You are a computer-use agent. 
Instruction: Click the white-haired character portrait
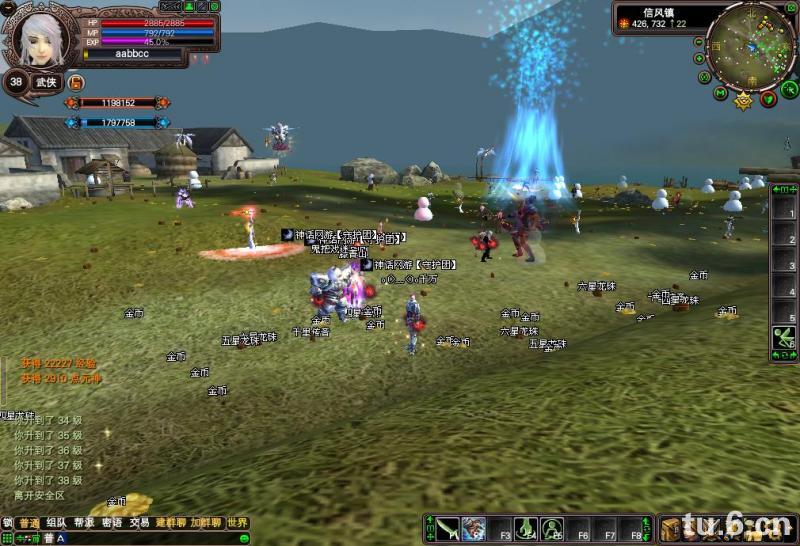point(33,37)
